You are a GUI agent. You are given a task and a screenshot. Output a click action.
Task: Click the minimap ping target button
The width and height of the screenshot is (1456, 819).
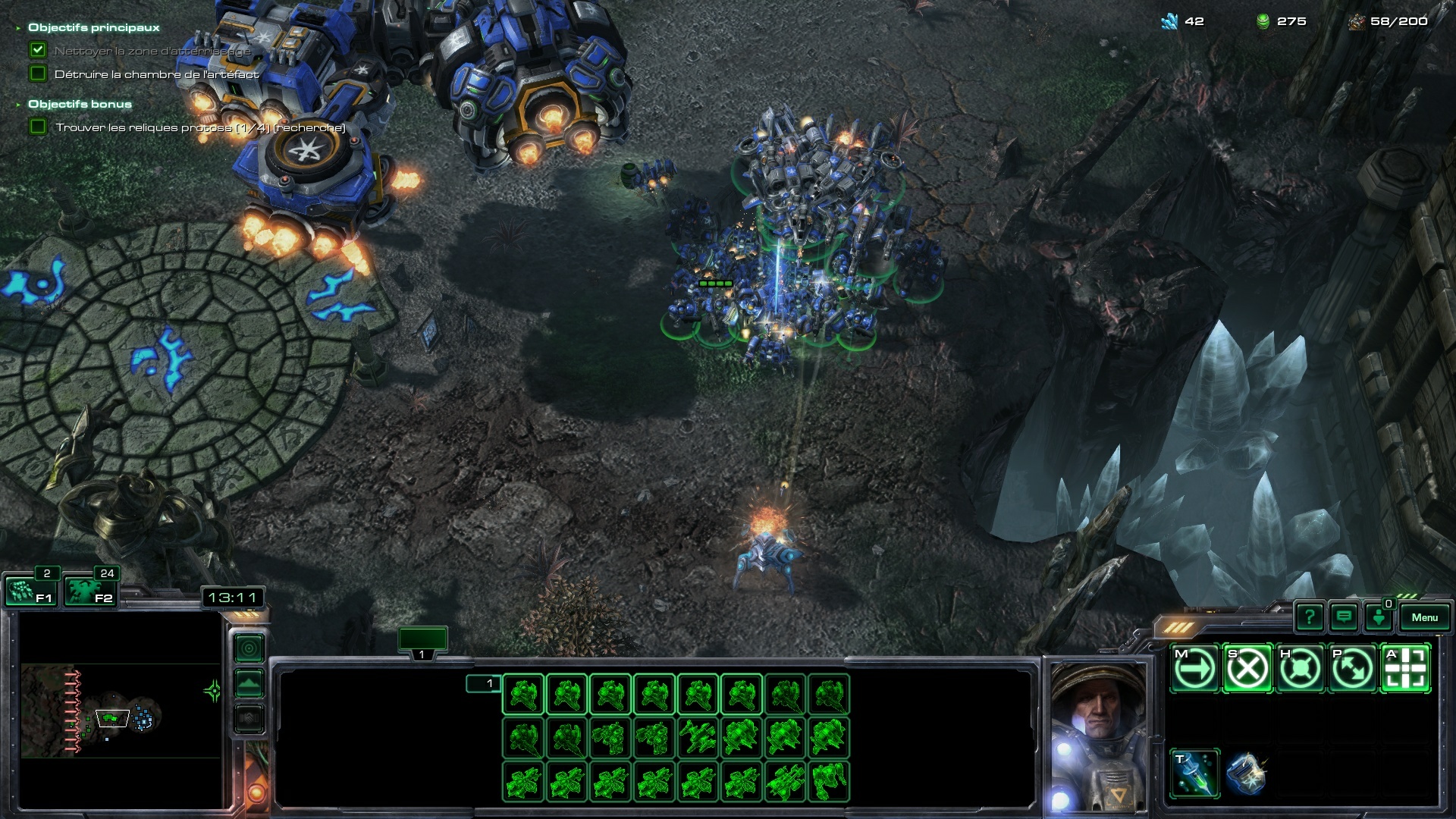[x=249, y=648]
